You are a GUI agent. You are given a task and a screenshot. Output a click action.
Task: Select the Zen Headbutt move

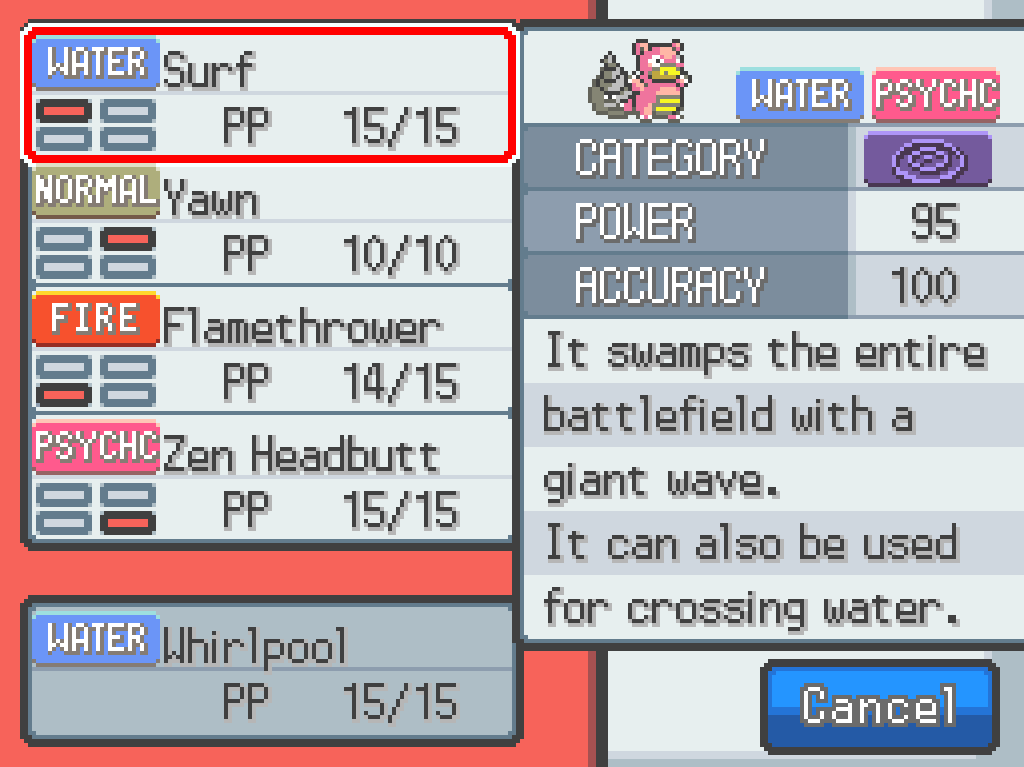point(270,480)
